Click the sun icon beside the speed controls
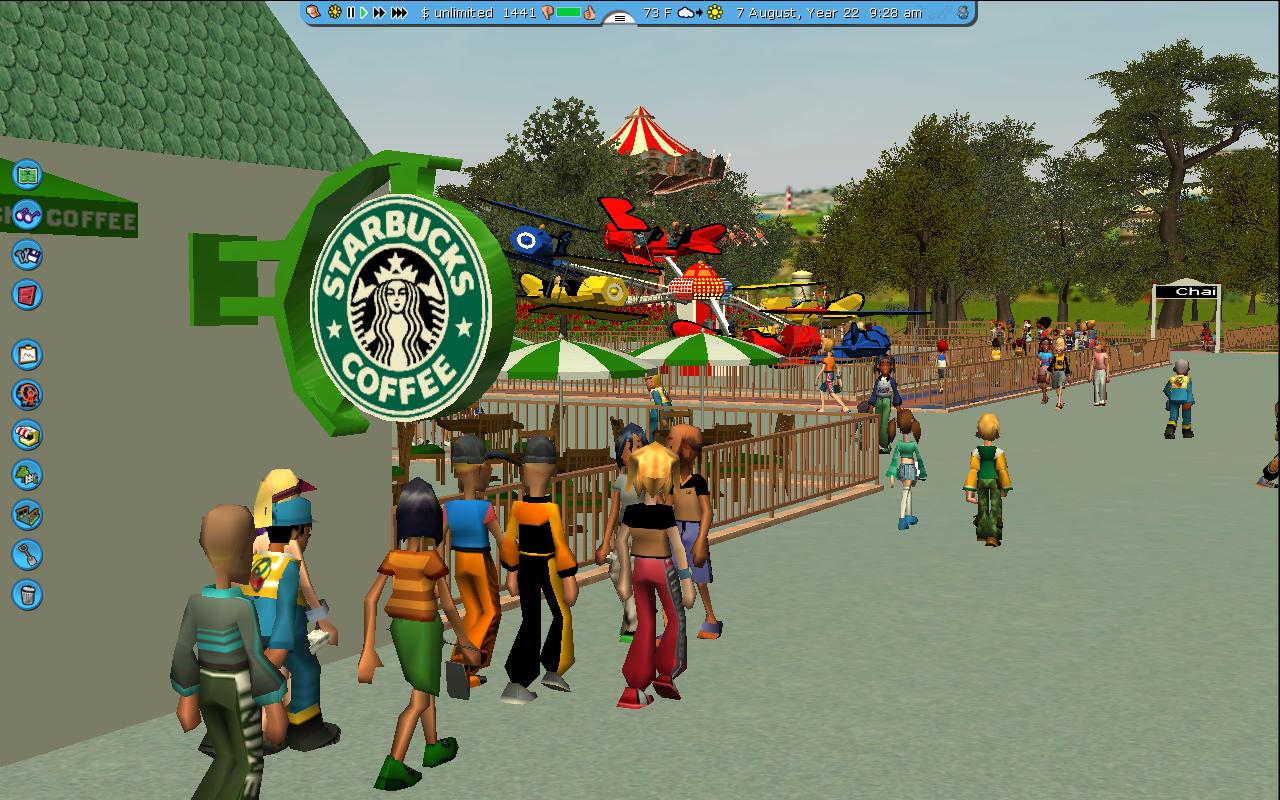This screenshot has width=1280, height=800. pyautogui.click(x=334, y=13)
